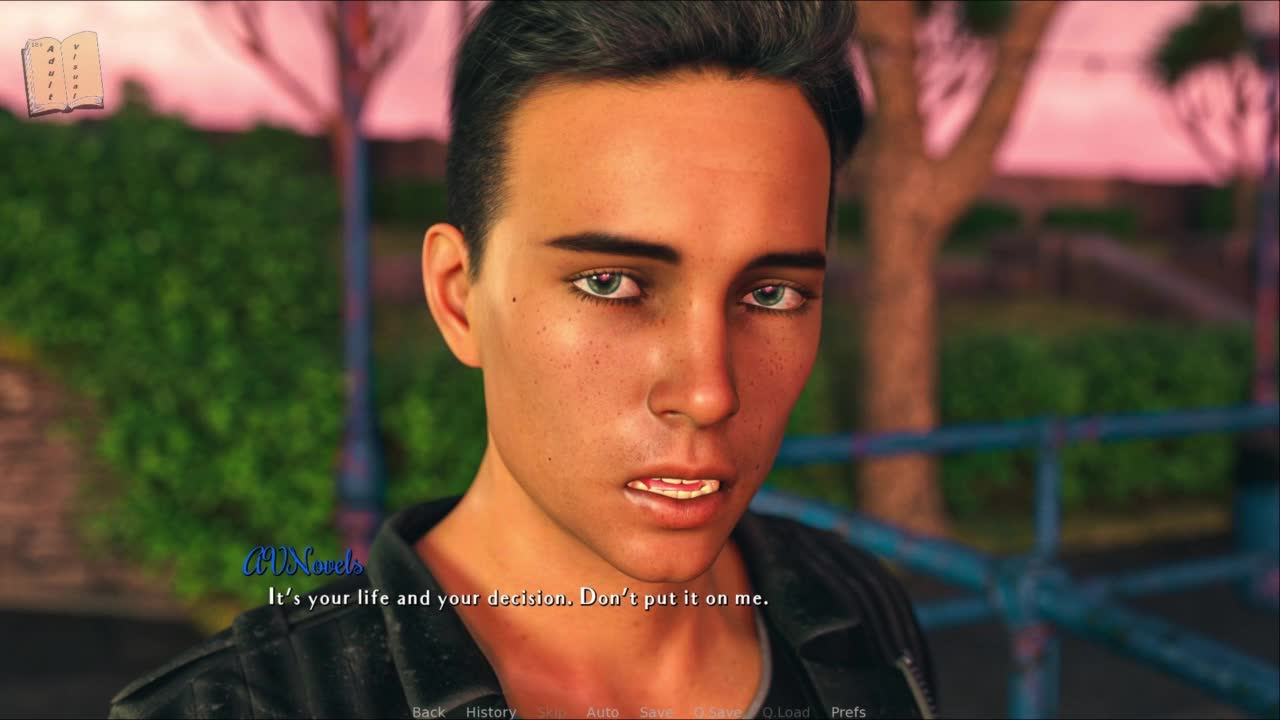Quick load with Q.Load
The width and height of the screenshot is (1280, 720).
tap(785, 712)
